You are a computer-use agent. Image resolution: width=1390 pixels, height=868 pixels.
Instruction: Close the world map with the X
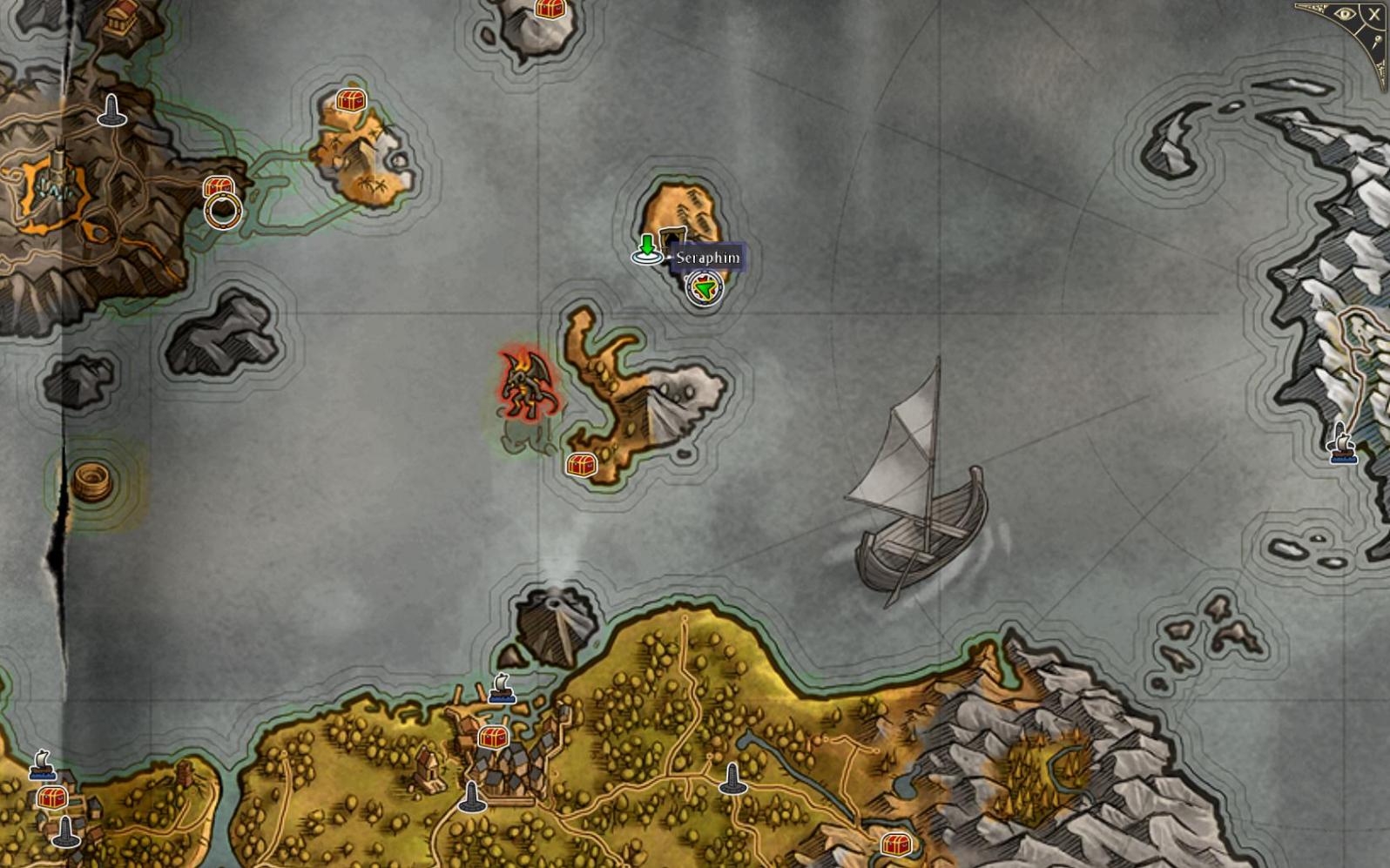click(x=1373, y=14)
